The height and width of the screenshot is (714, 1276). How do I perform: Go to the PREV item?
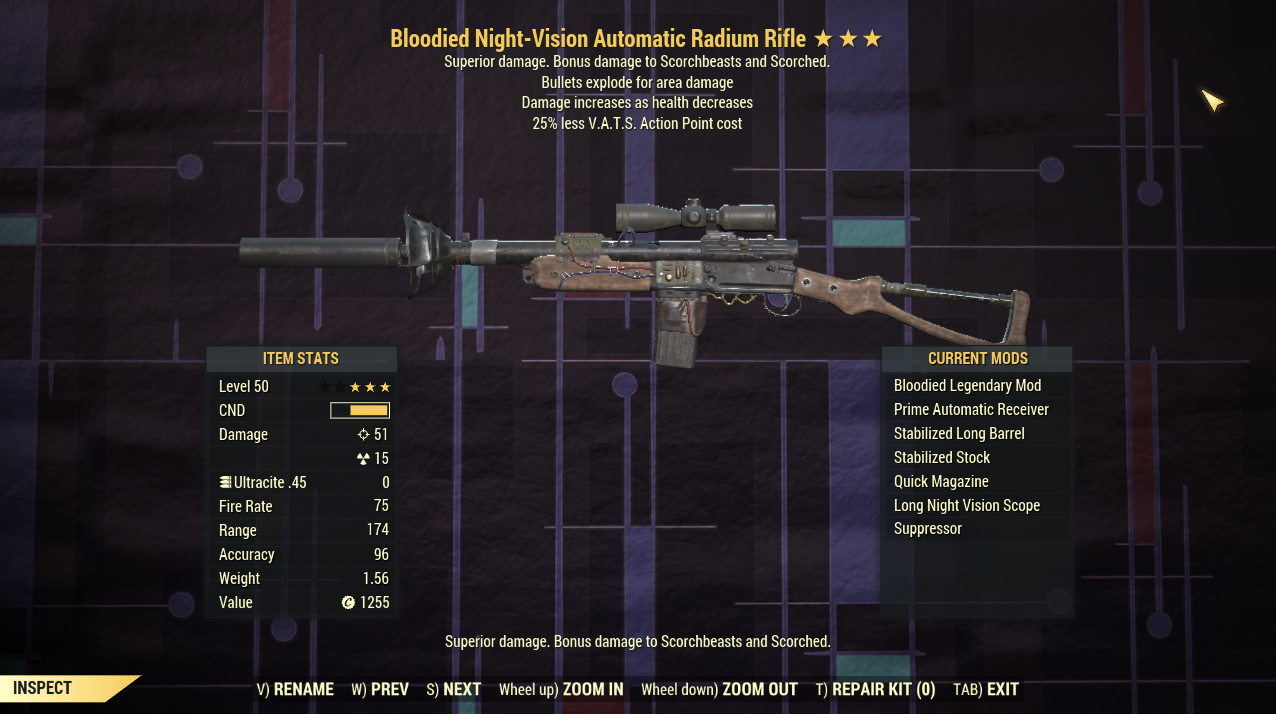click(x=380, y=689)
